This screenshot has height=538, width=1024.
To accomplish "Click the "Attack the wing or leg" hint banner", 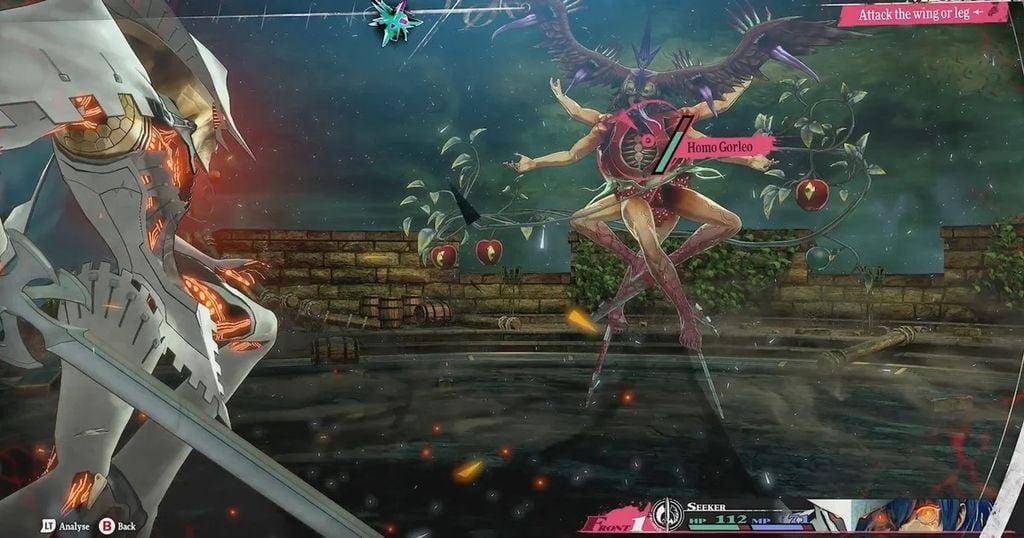I will tap(922, 13).
